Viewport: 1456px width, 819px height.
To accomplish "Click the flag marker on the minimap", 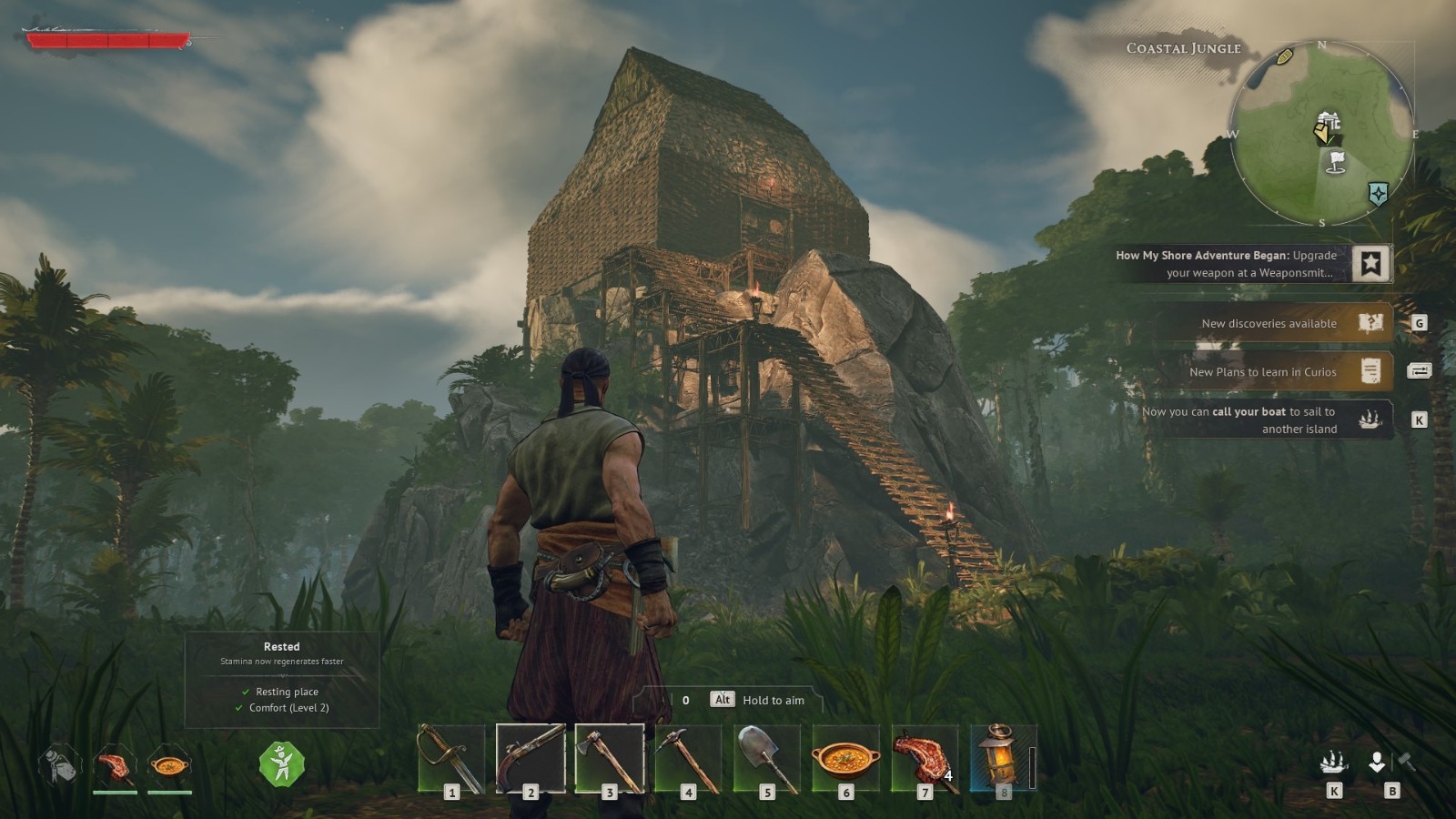I will [x=1336, y=162].
